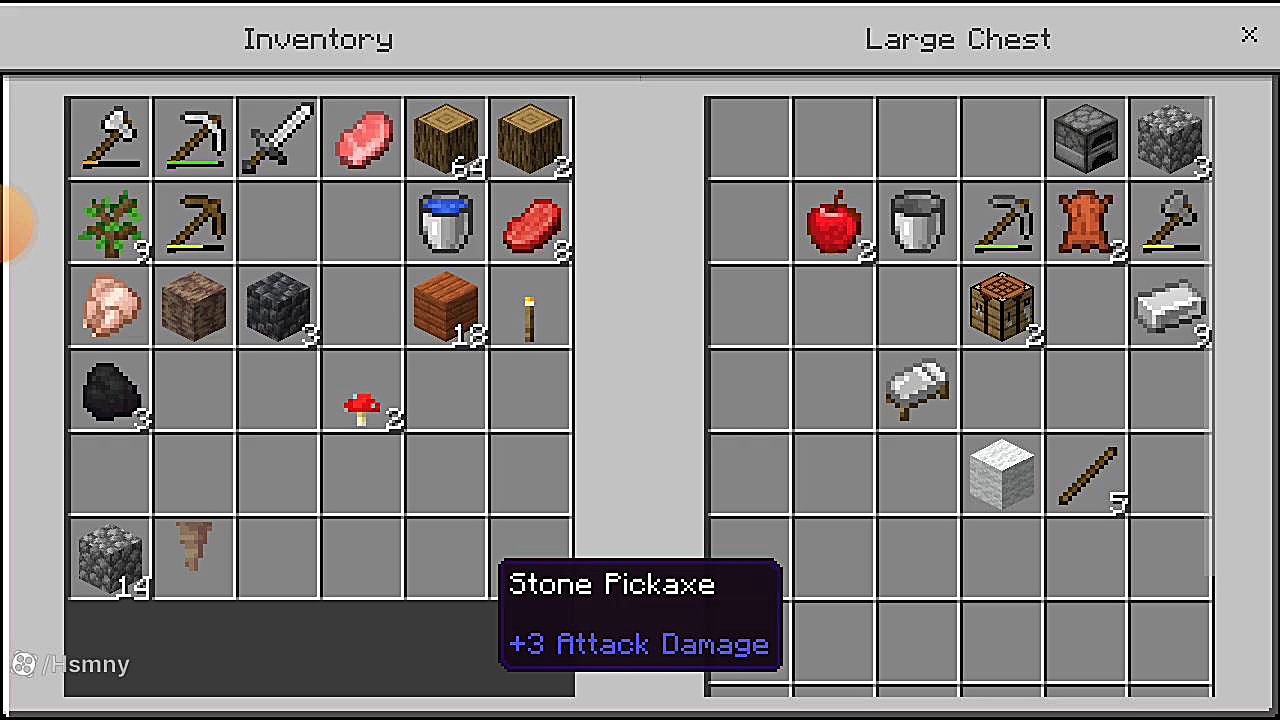The height and width of the screenshot is (720, 1280).
Task: Grab the empty bucket in the chest
Action: (x=917, y=222)
